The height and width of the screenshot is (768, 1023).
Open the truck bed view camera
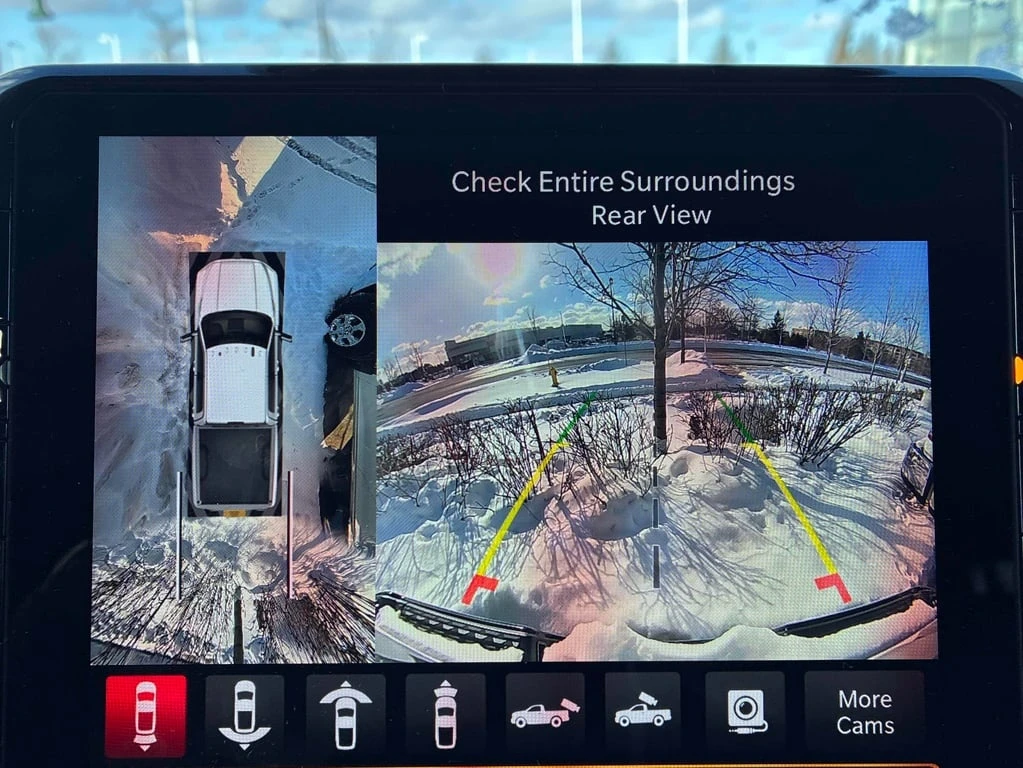tap(643, 715)
